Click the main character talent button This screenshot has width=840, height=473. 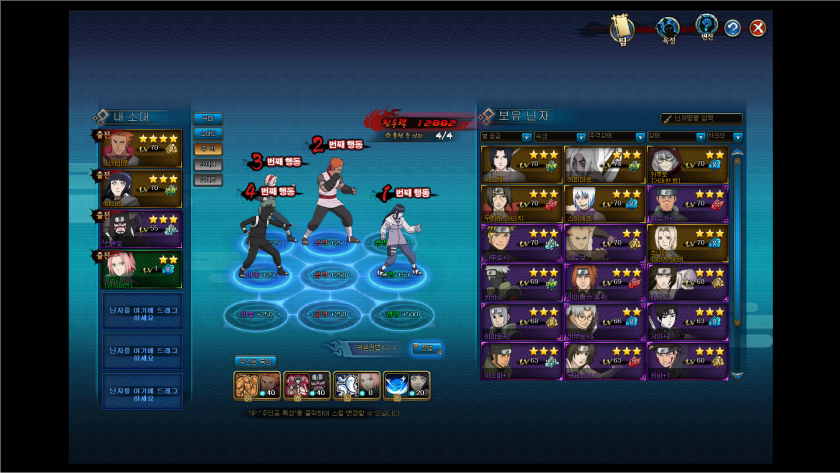pos(255,360)
